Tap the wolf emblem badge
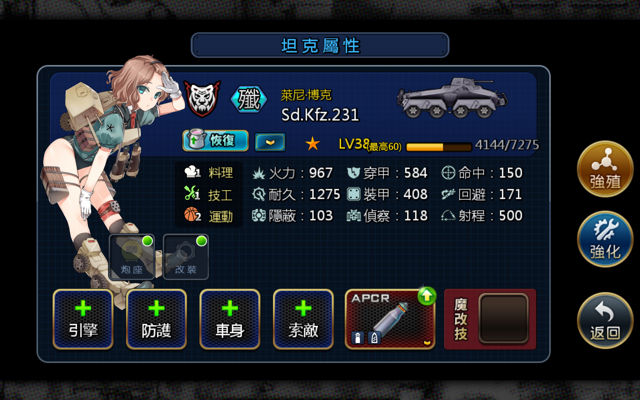Screen dimensions: 640x400 point(204,99)
